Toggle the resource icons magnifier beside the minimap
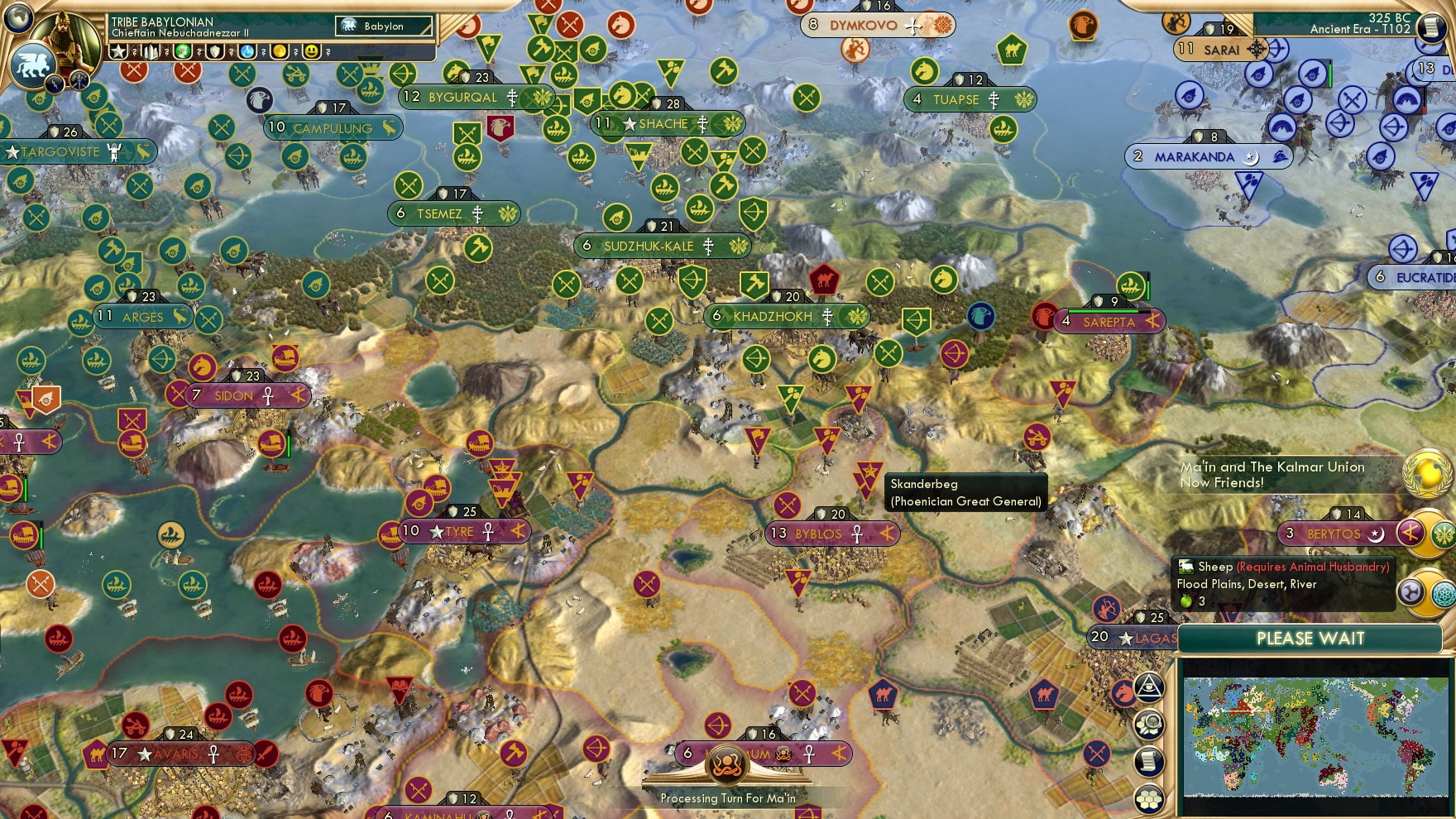This screenshot has height=819, width=1456. coord(1148,722)
